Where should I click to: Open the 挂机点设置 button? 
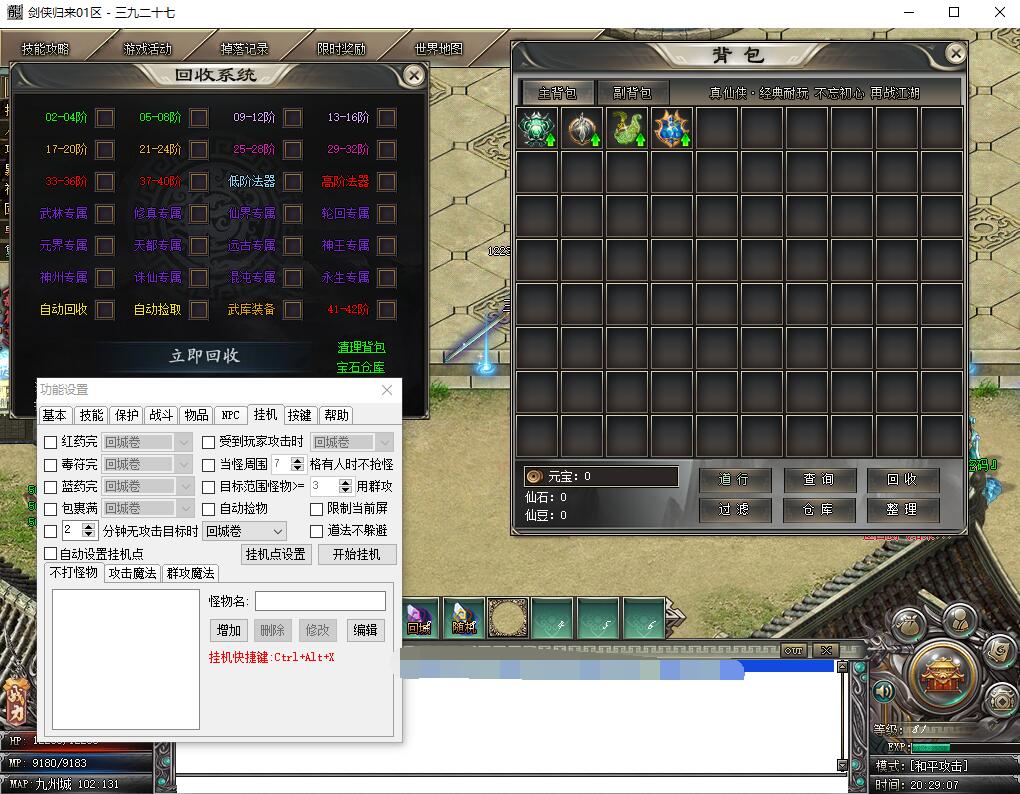click(277, 554)
